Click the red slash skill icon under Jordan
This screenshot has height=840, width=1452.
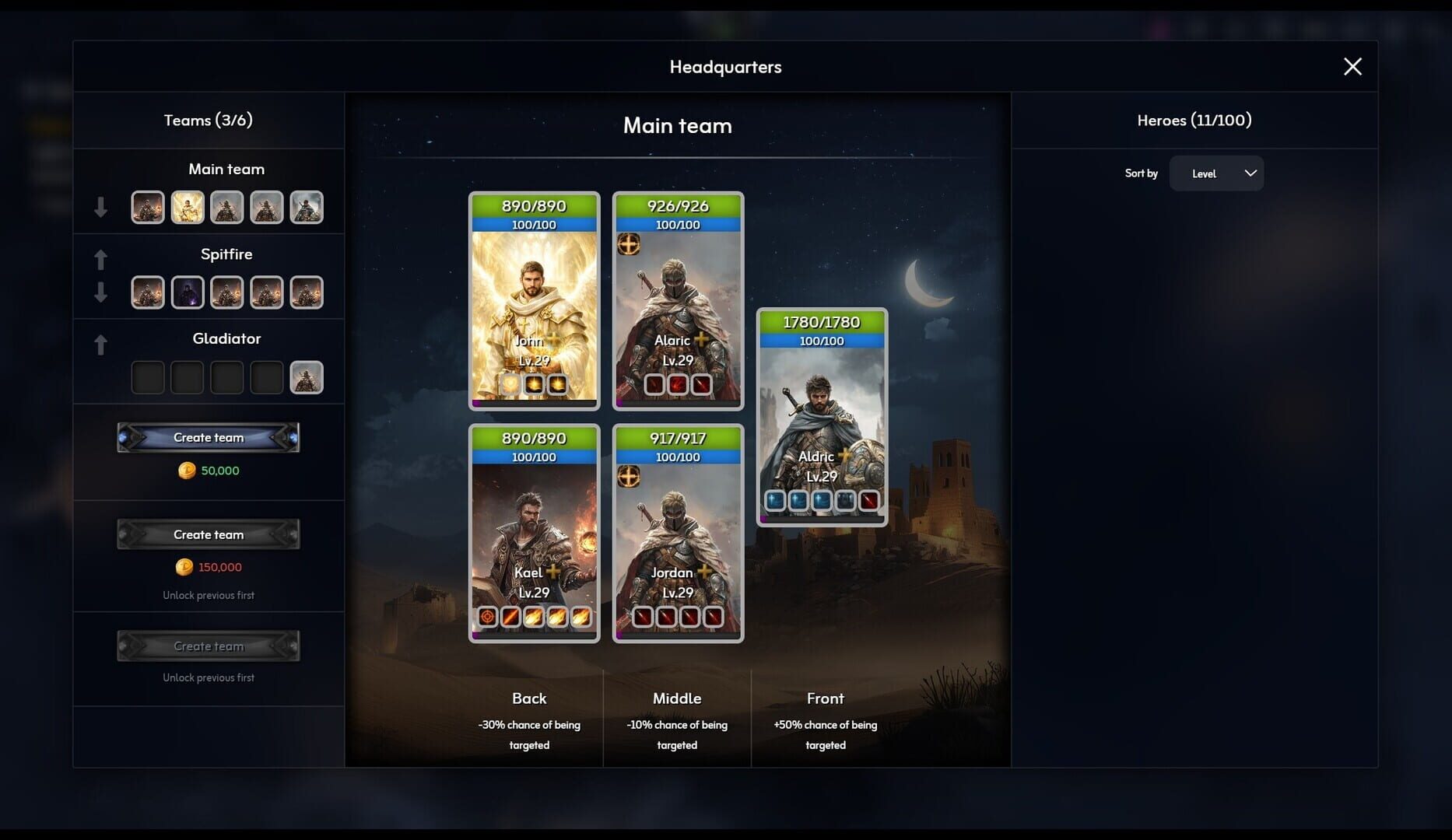(642, 617)
